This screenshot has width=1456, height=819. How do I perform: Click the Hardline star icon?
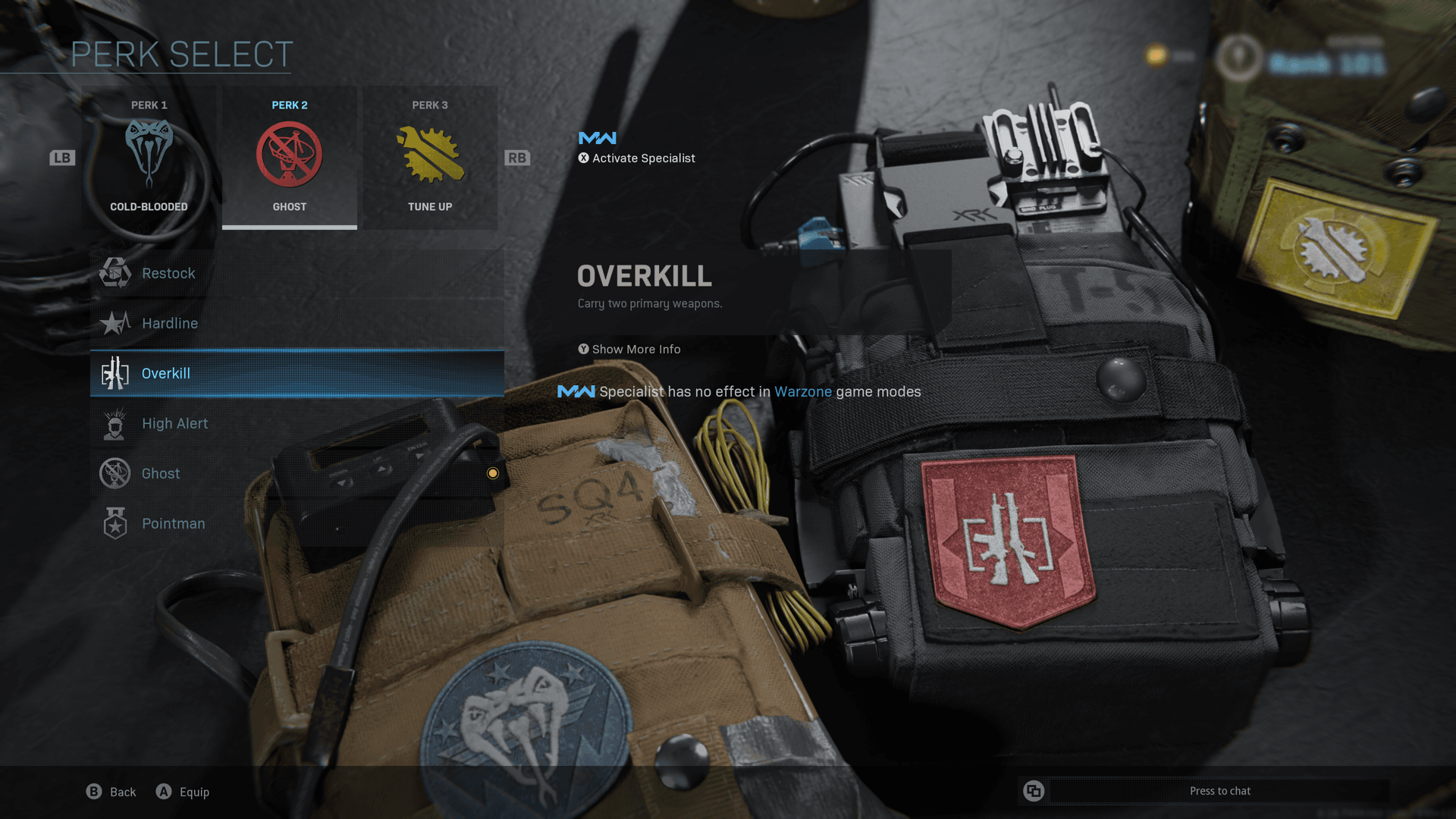click(115, 323)
